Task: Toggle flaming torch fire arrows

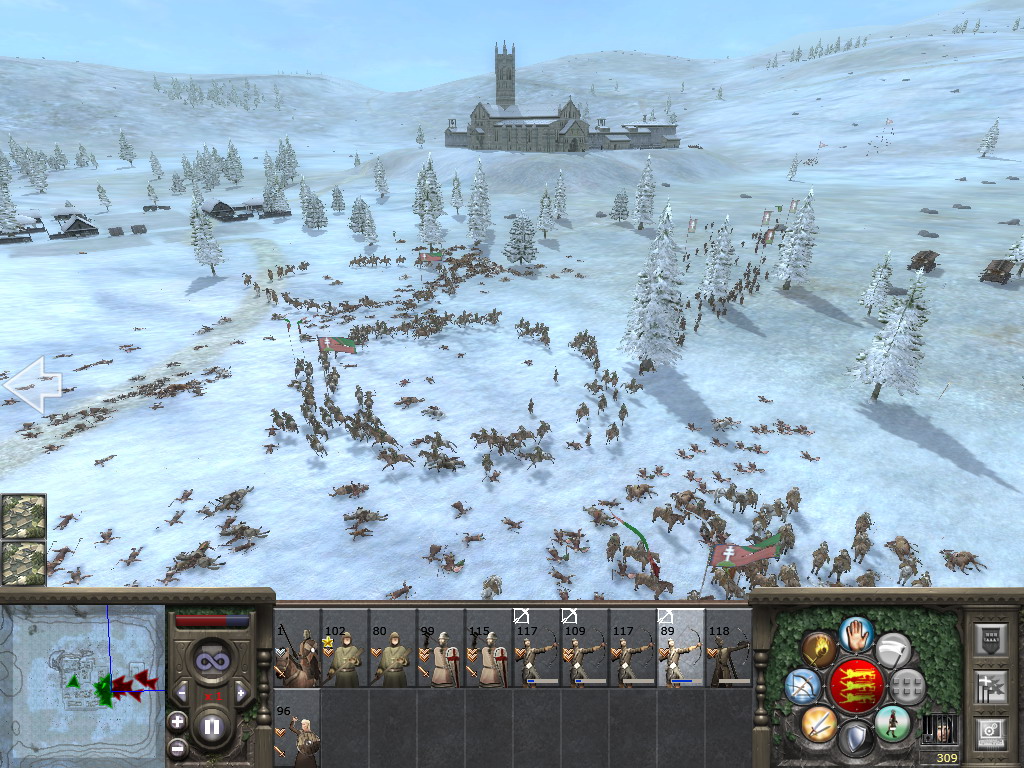Action: pos(819,650)
